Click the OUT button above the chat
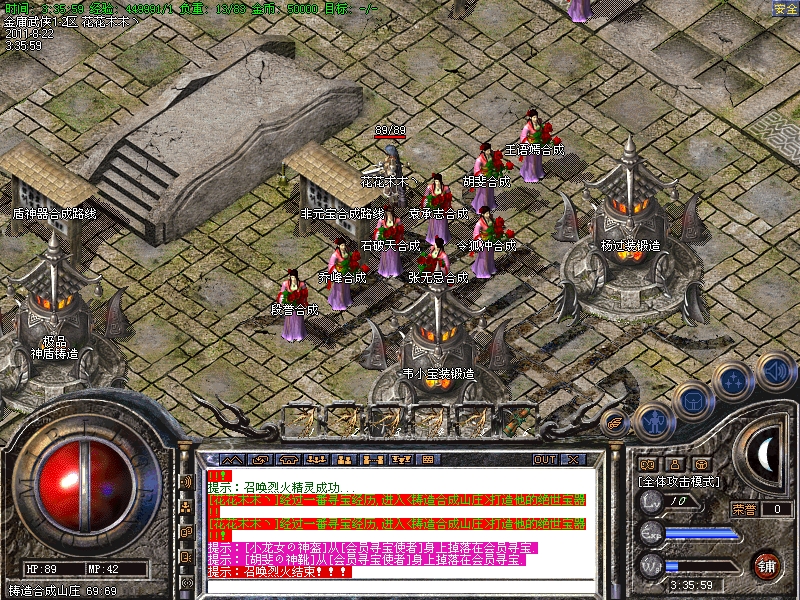800x600 pixels. pos(545,460)
